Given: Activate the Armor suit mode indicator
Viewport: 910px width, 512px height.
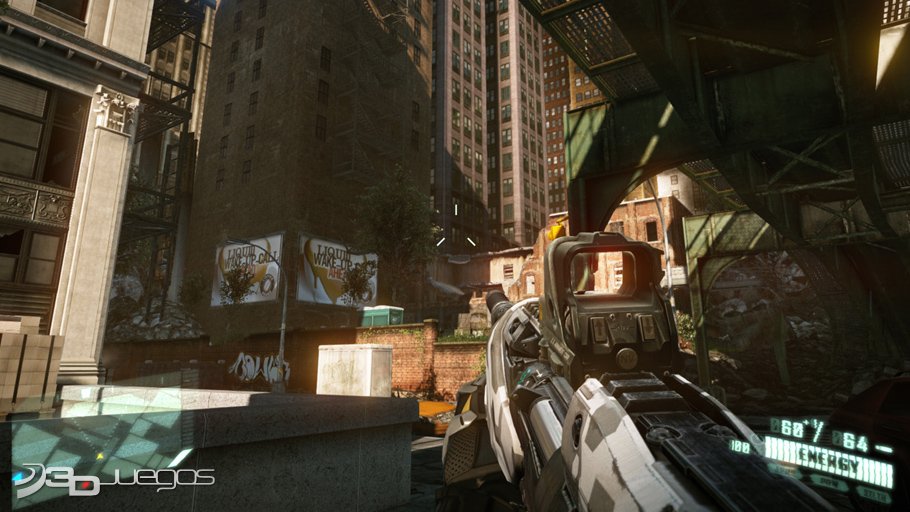Looking at the screenshot, I should pos(784,470).
